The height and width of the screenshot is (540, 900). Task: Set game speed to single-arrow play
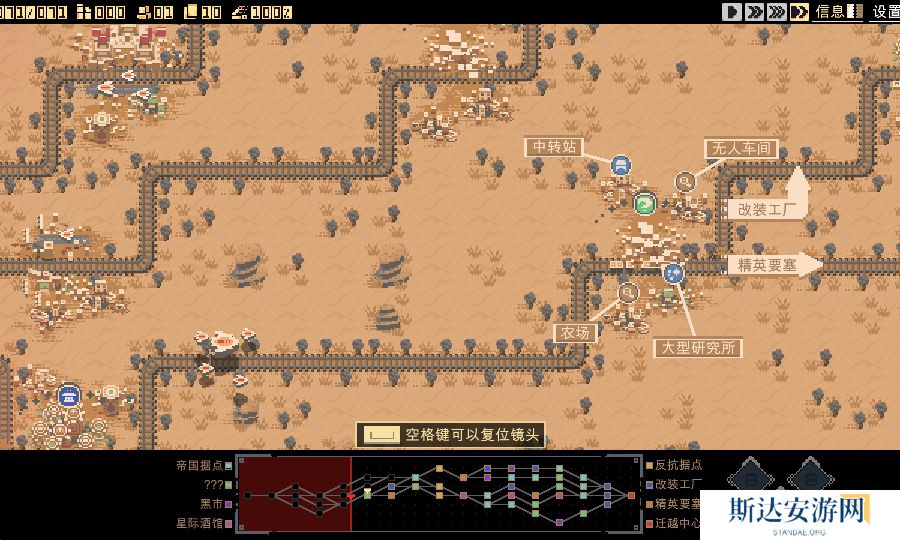point(733,12)
